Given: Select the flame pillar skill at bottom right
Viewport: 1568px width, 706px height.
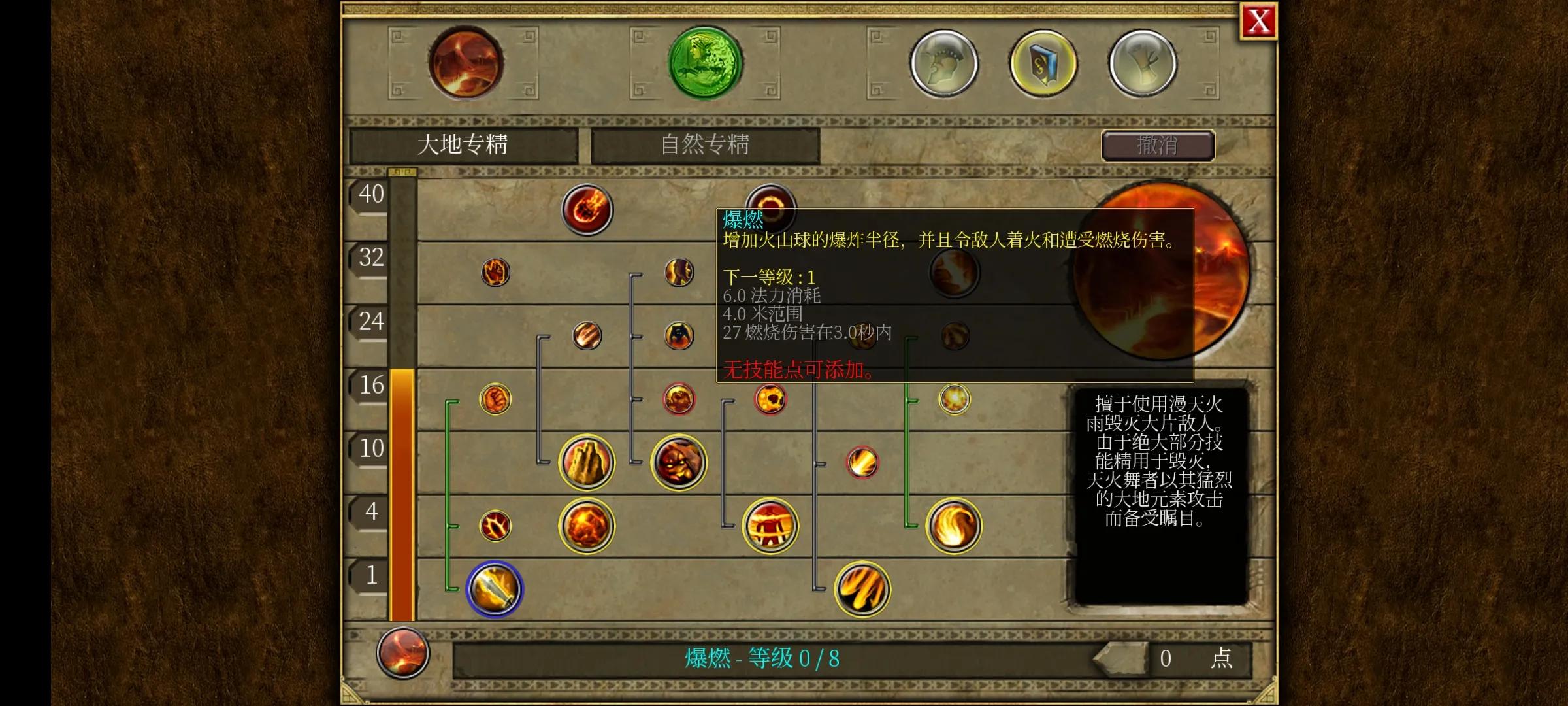Looking at the screenshot, I should (861, 588).
